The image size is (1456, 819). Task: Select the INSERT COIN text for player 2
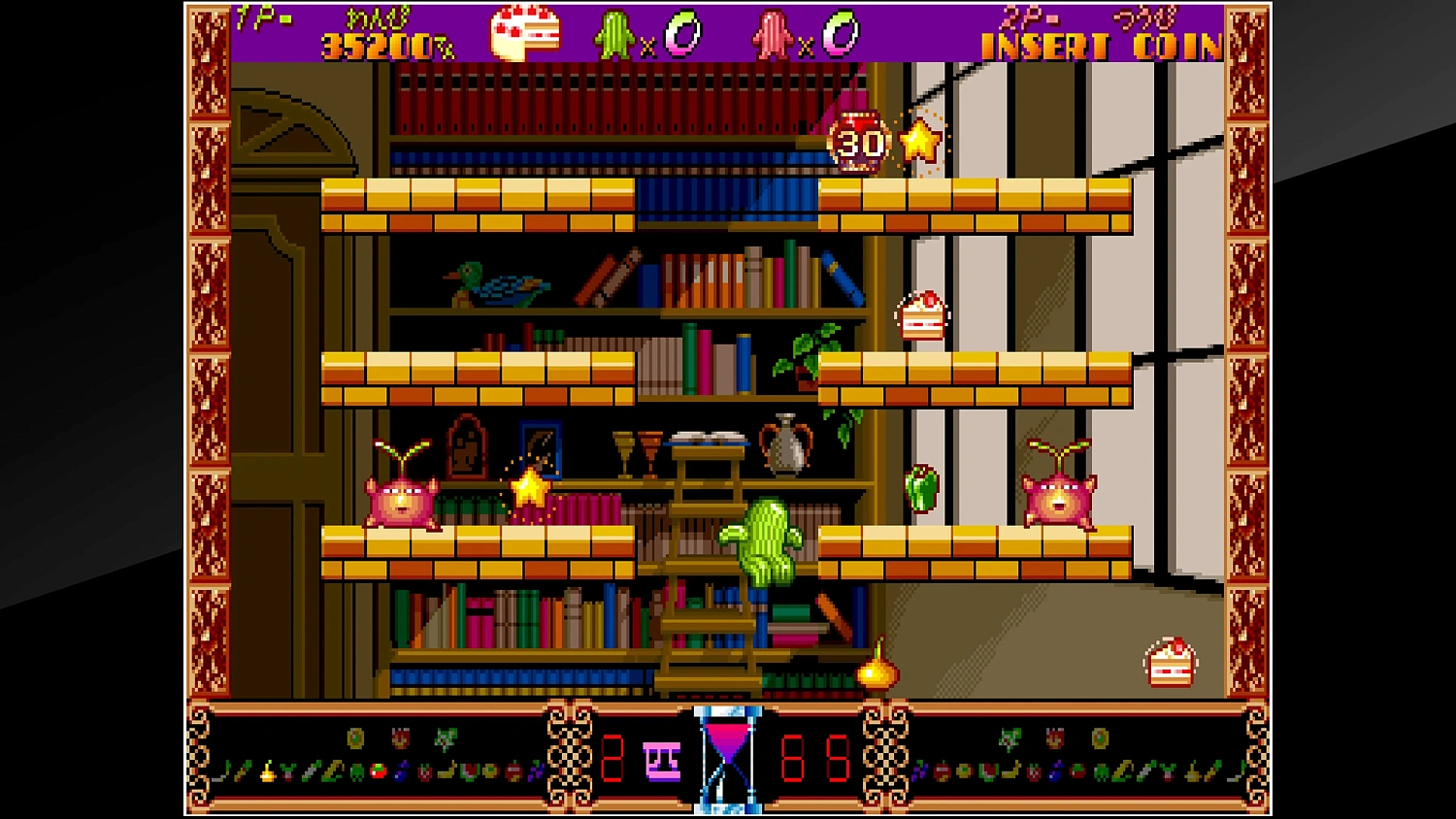[1099, 43]
